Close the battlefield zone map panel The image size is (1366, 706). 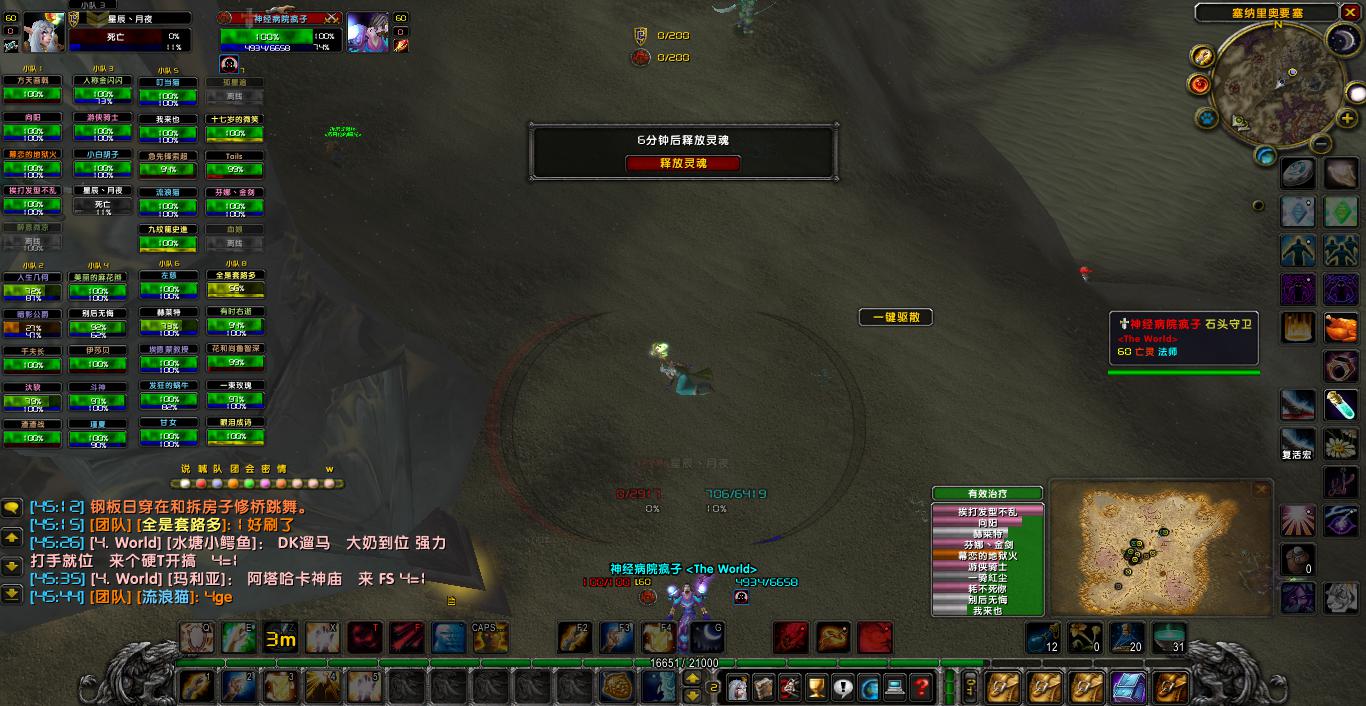click(1262, 489)
